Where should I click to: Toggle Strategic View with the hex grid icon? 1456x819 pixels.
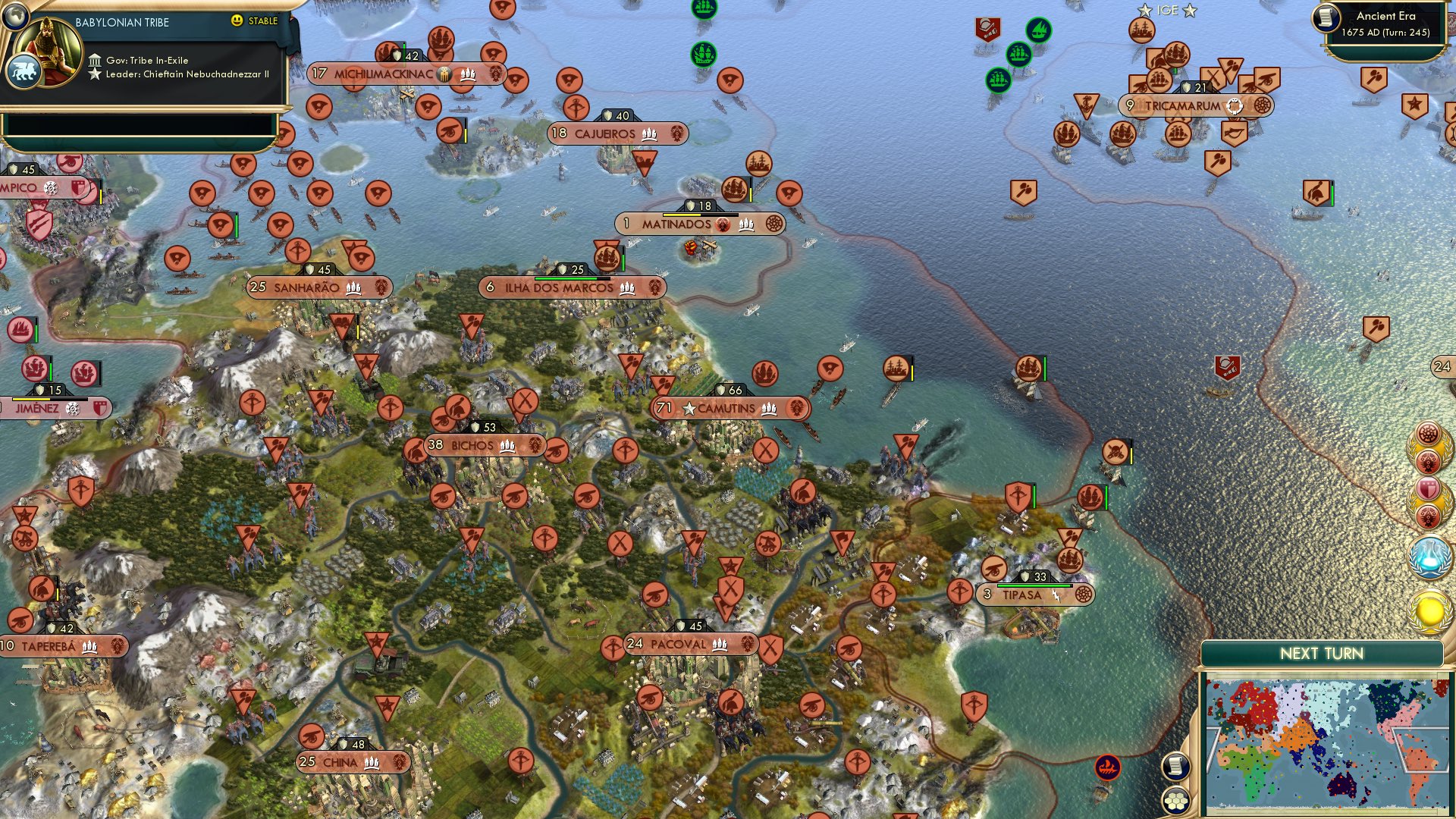click(x=1176, y=801)
